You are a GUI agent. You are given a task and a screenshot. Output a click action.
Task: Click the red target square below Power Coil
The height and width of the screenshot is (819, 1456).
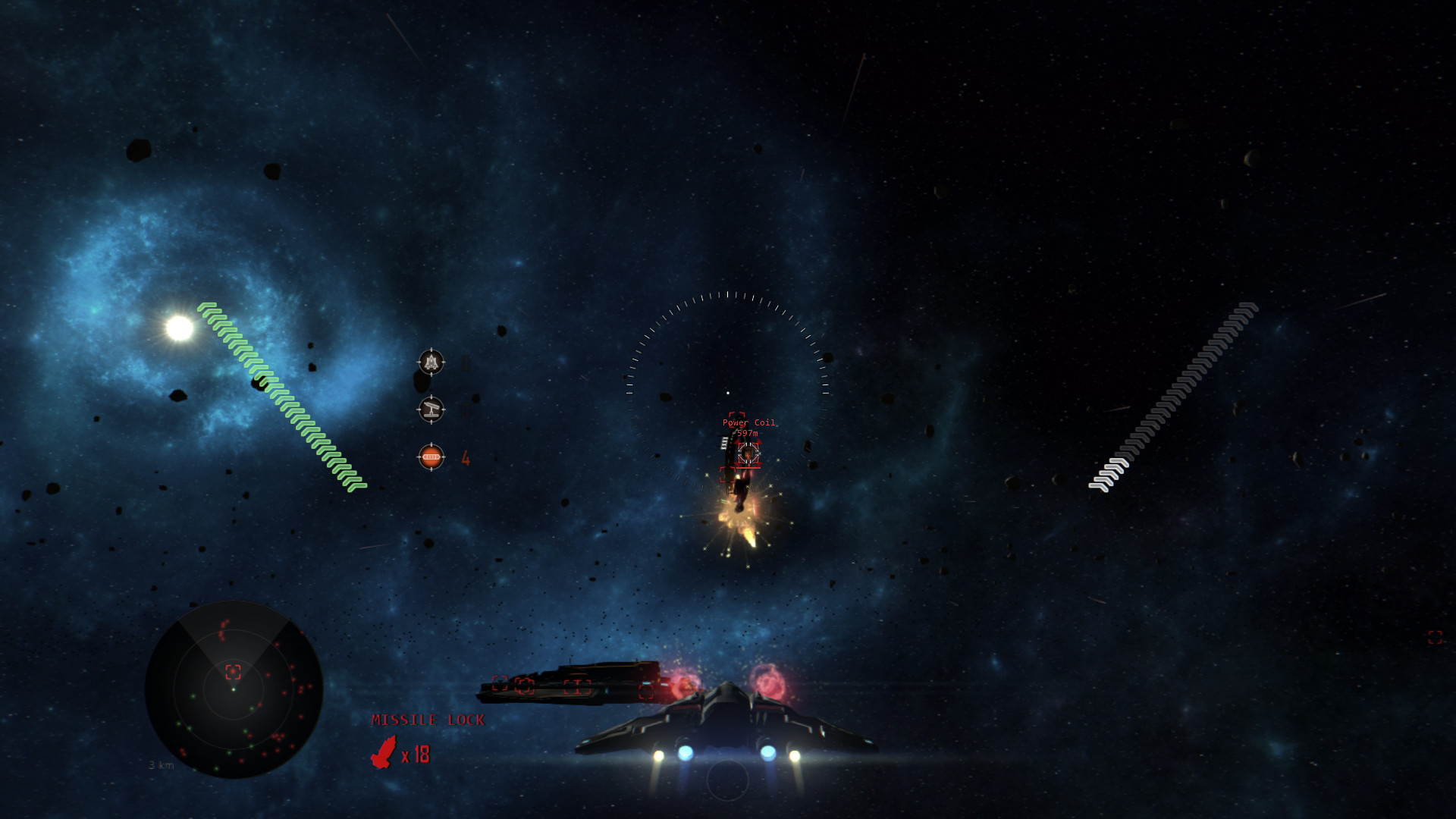727,475
